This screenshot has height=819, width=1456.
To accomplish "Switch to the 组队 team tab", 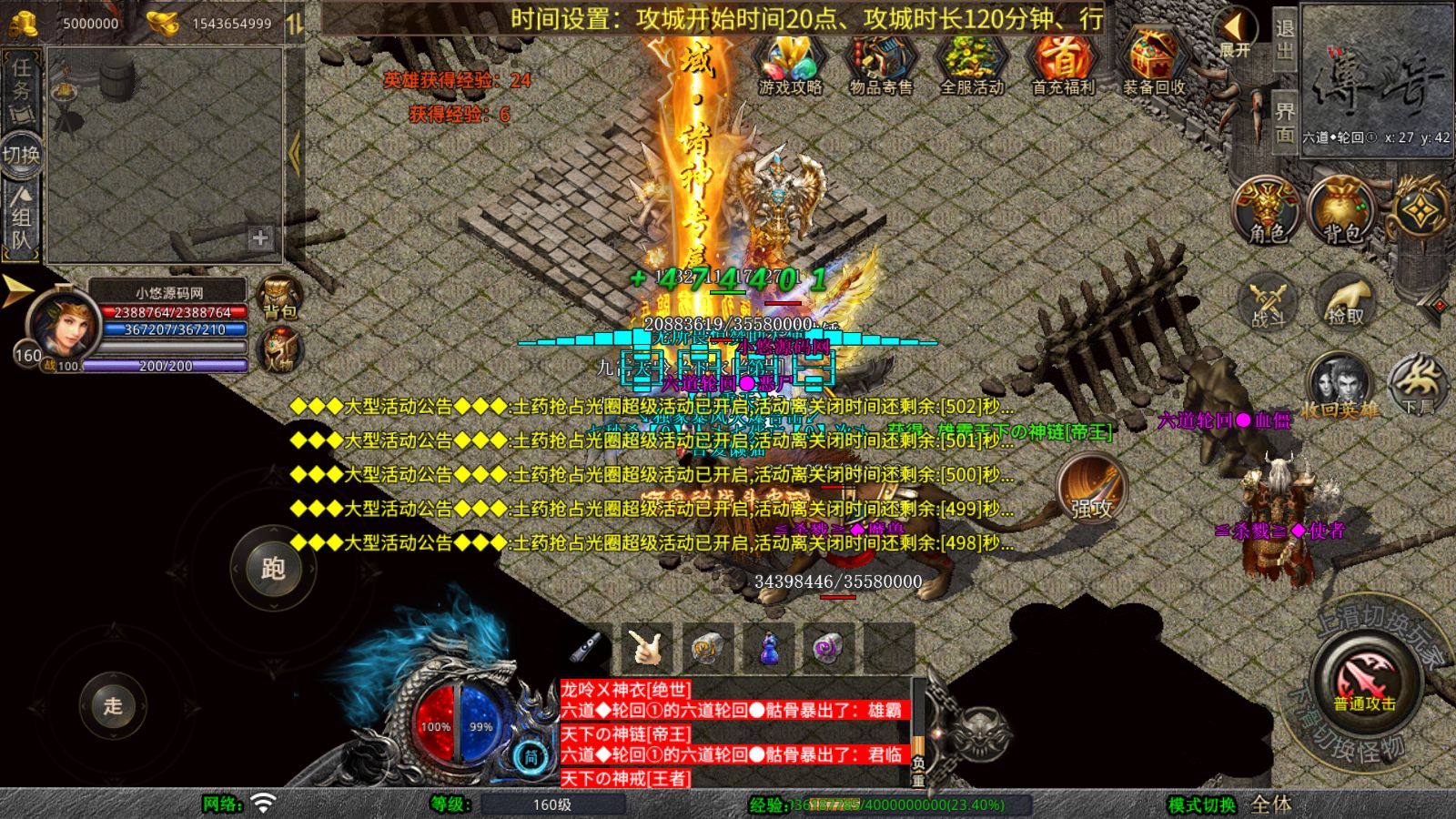I will [20, 218].
